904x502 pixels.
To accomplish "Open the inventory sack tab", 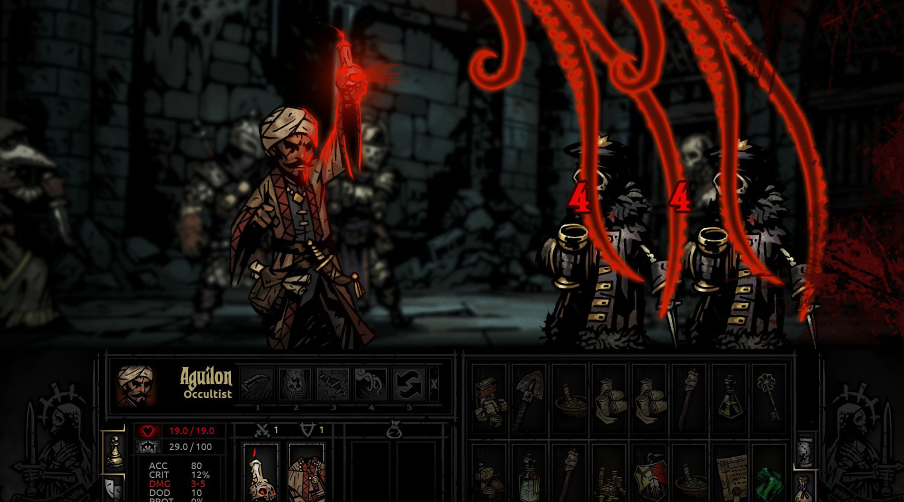I will (x=805, y=489).
